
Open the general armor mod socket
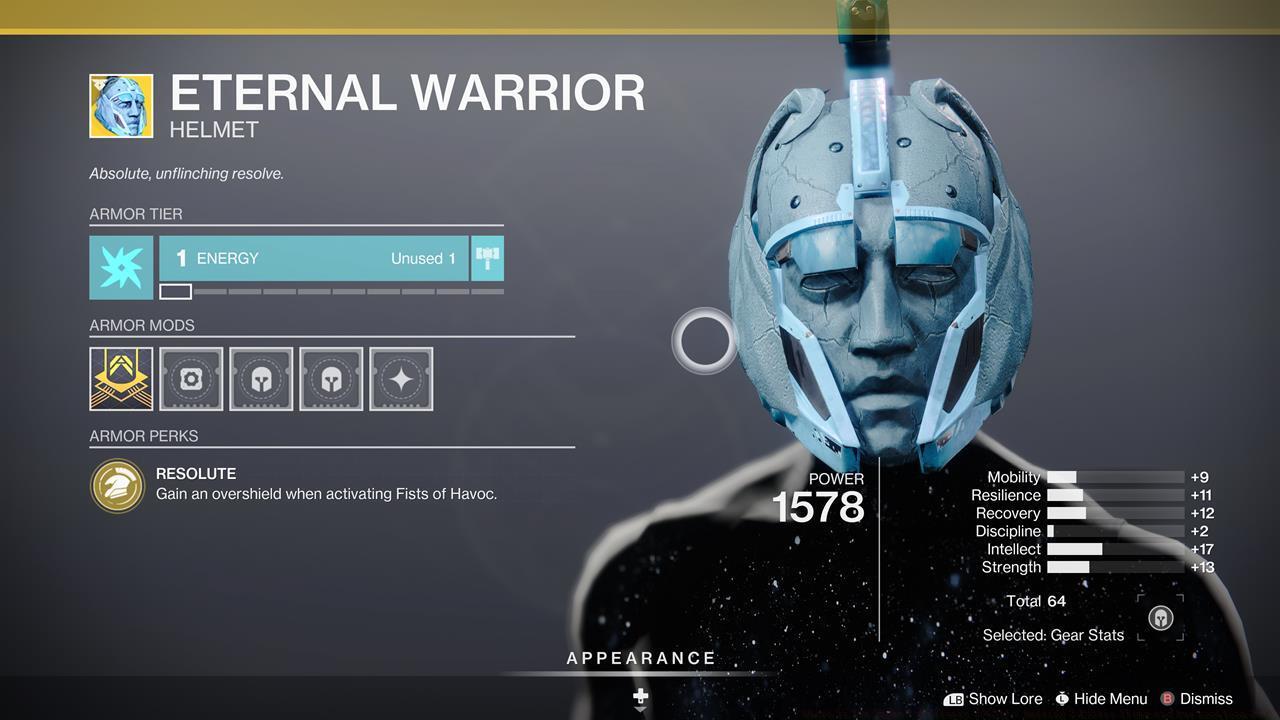point(191,379)
